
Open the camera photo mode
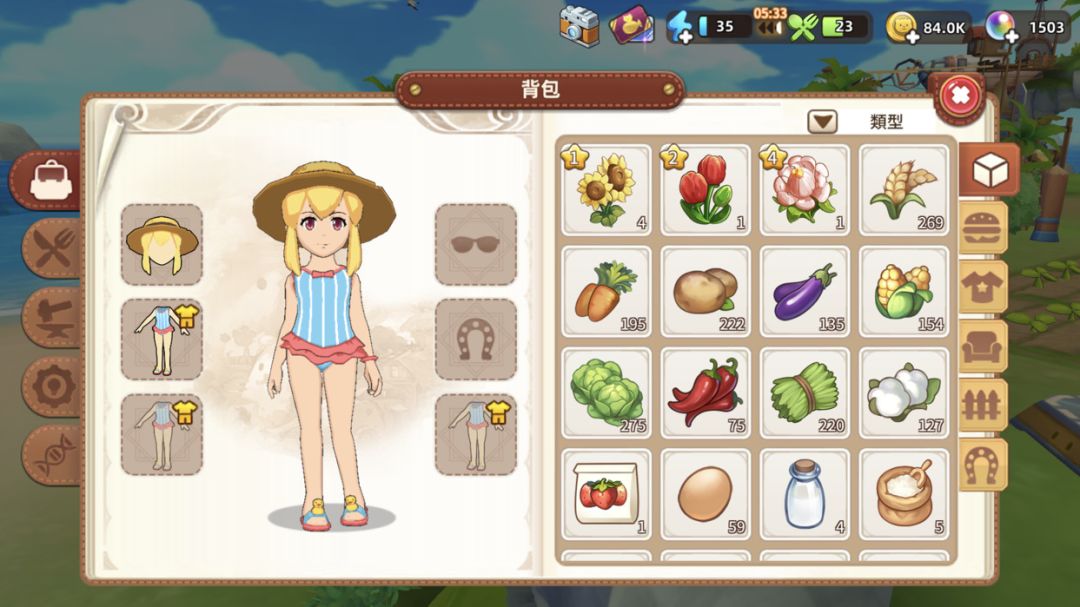click(x=579, y=27)
